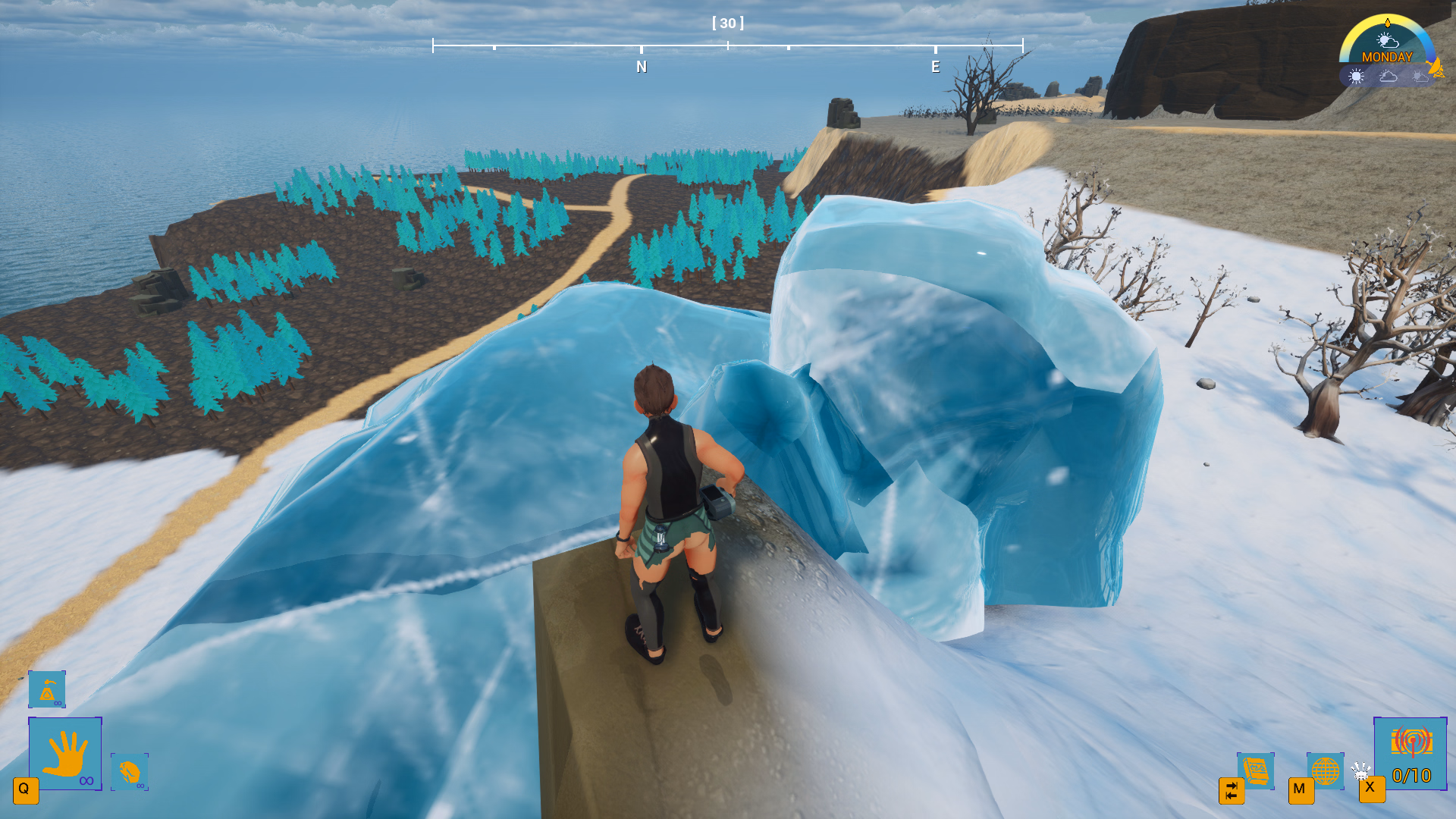Open the world map globe icon
Viewport: 1456px width, 819px height.
tap(1325, 771)
